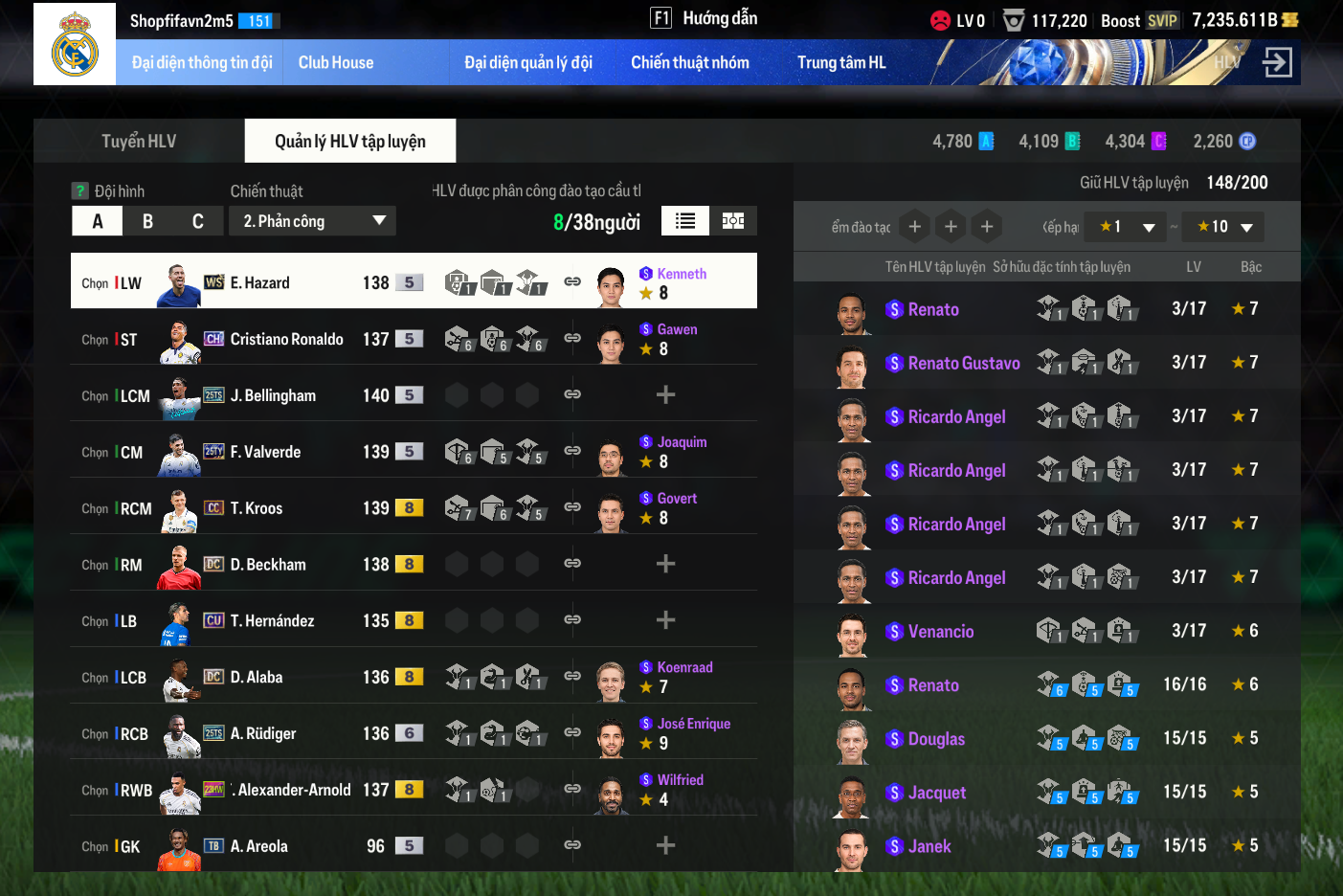Pick coach Venancio in the list
This screenshot has width=1343, height=896.
[940, 631]
